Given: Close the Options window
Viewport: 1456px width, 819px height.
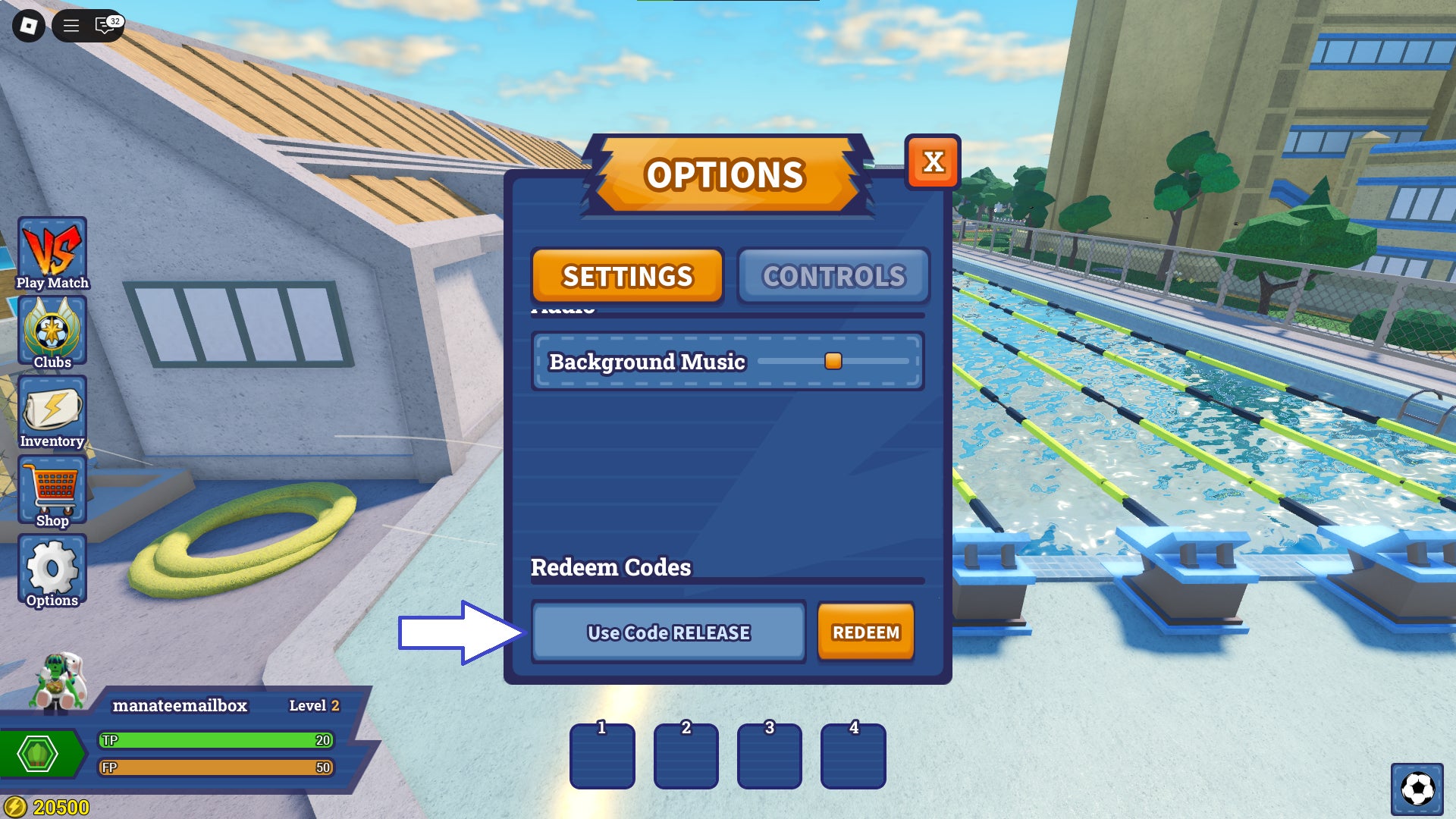Looking at the screenshot, I should pyautogui.click(x=934, y=162).
